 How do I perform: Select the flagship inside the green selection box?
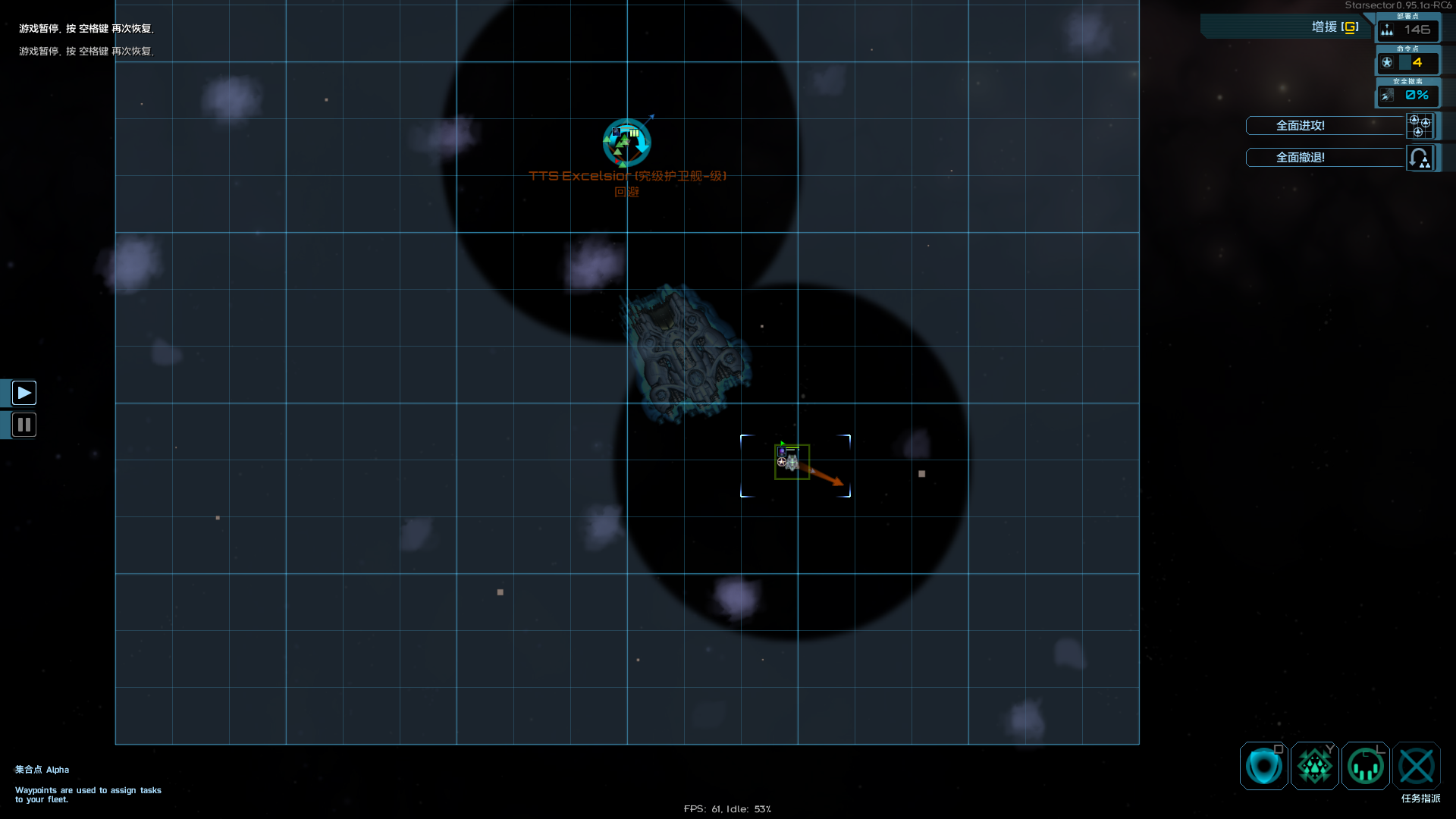[792, 463]
